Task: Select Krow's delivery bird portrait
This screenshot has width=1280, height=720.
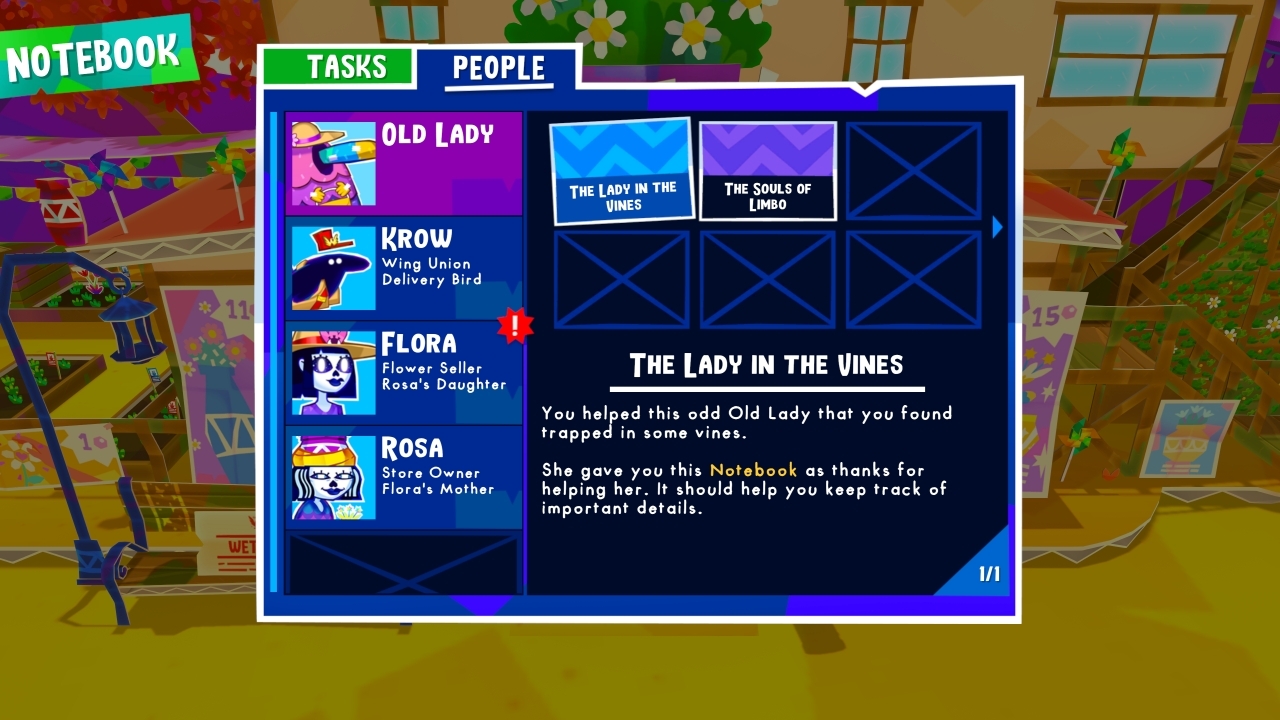Action: pyautogui.click(x=332, y=266)
